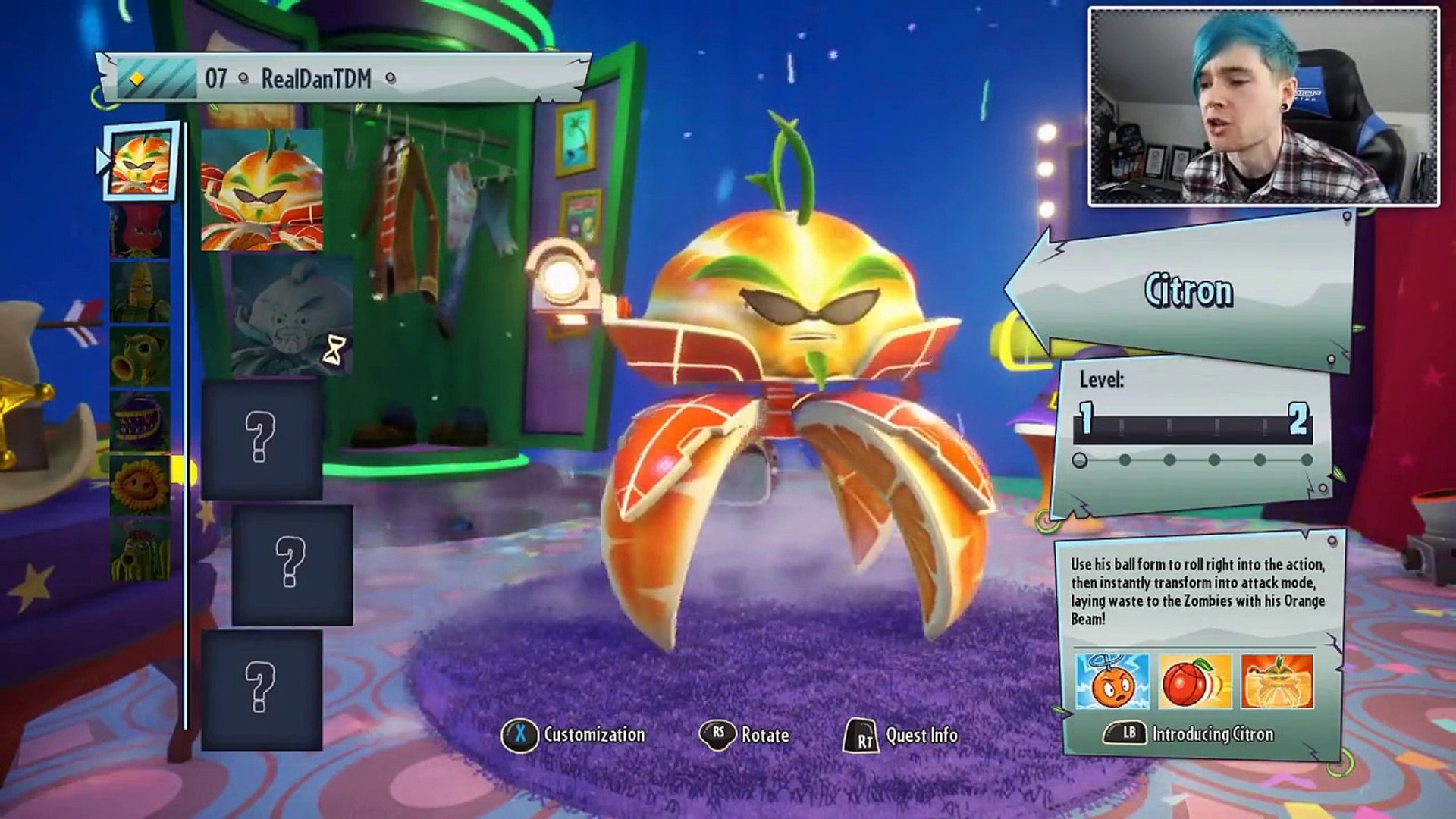The height and width of the screenshot is (819, 1456).
Task: Select the Kernel Corn class portrait
Action: click(140, 293)
